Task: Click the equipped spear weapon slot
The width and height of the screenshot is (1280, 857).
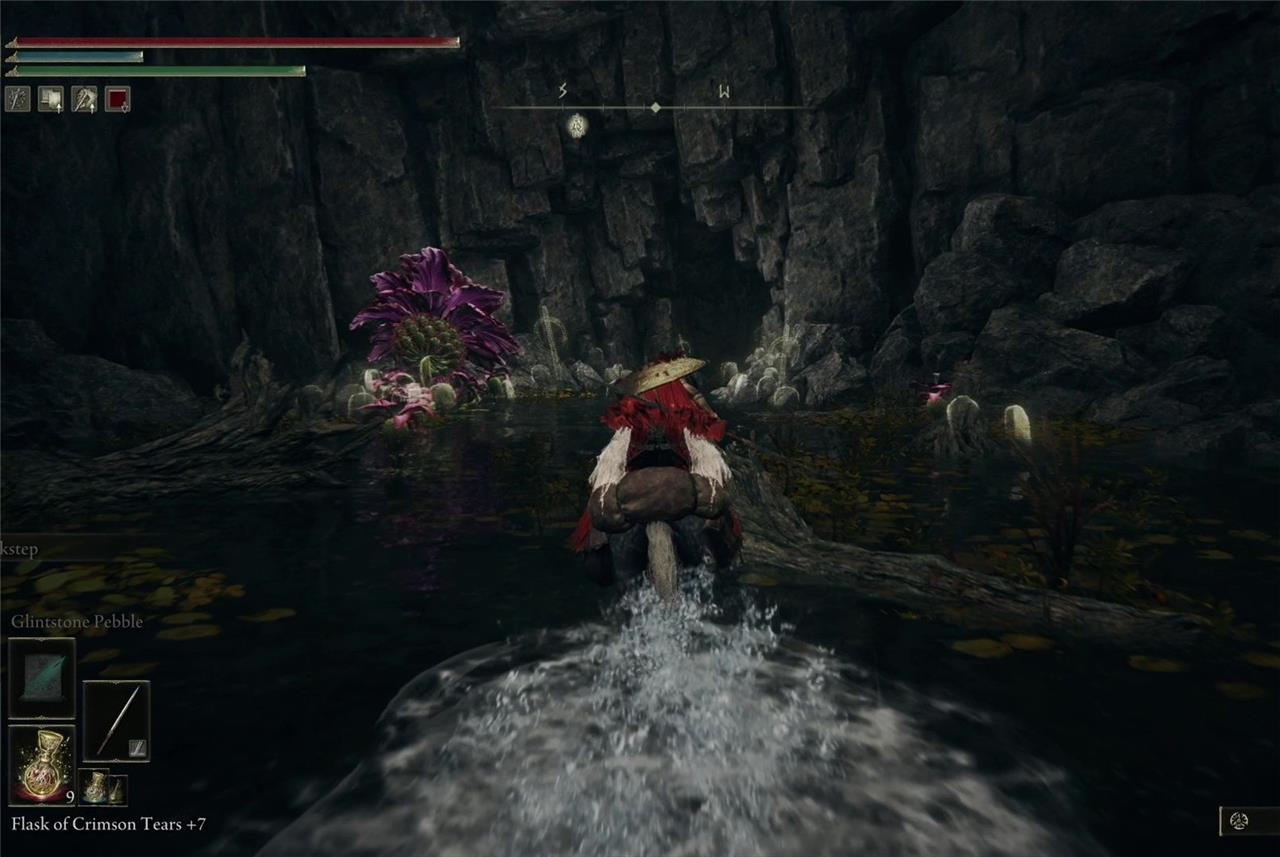Action: (x=116, y=720)
